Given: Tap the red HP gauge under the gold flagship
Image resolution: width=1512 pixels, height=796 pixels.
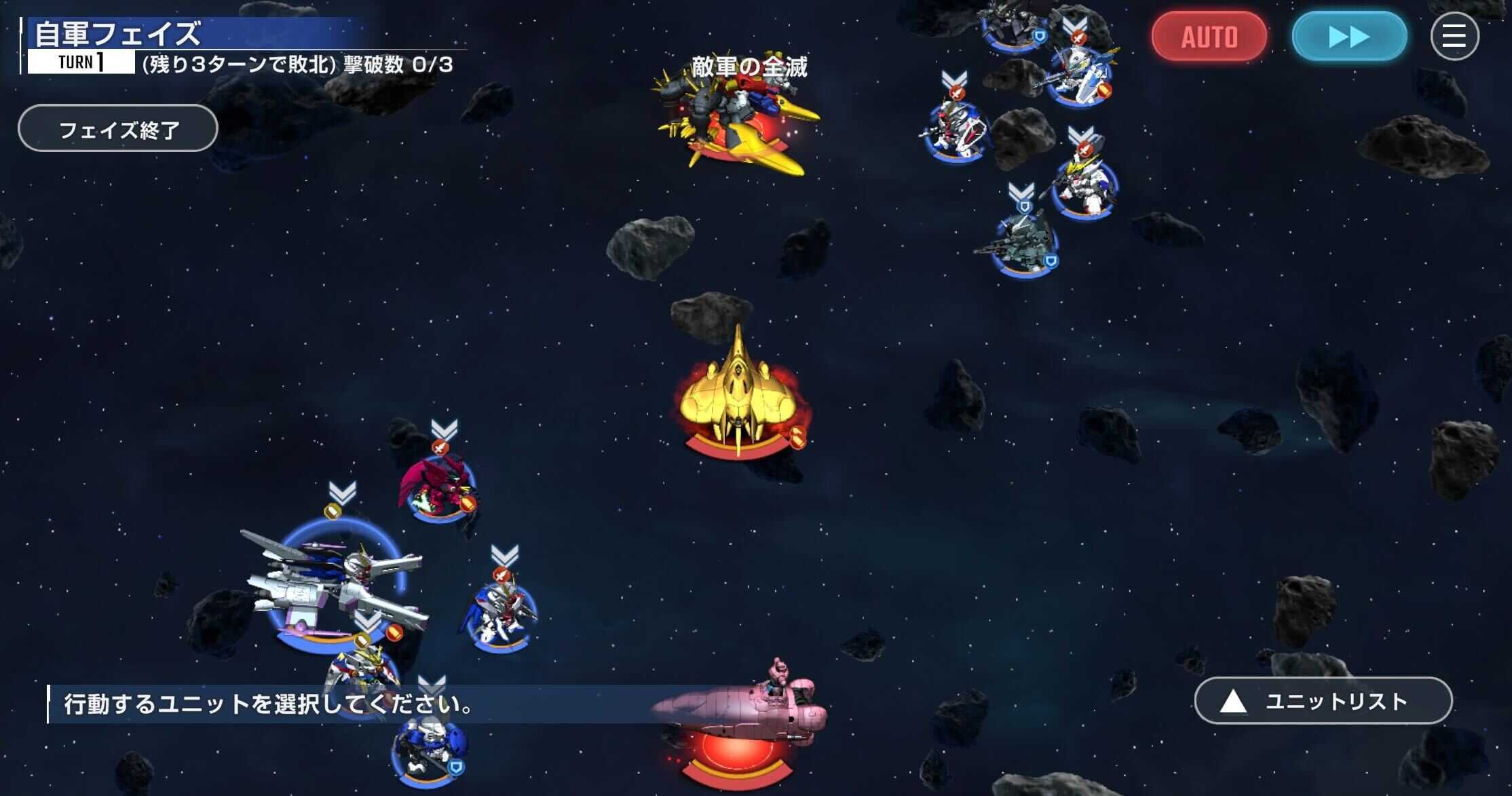Looking at the screenshot, I should 740,451.
